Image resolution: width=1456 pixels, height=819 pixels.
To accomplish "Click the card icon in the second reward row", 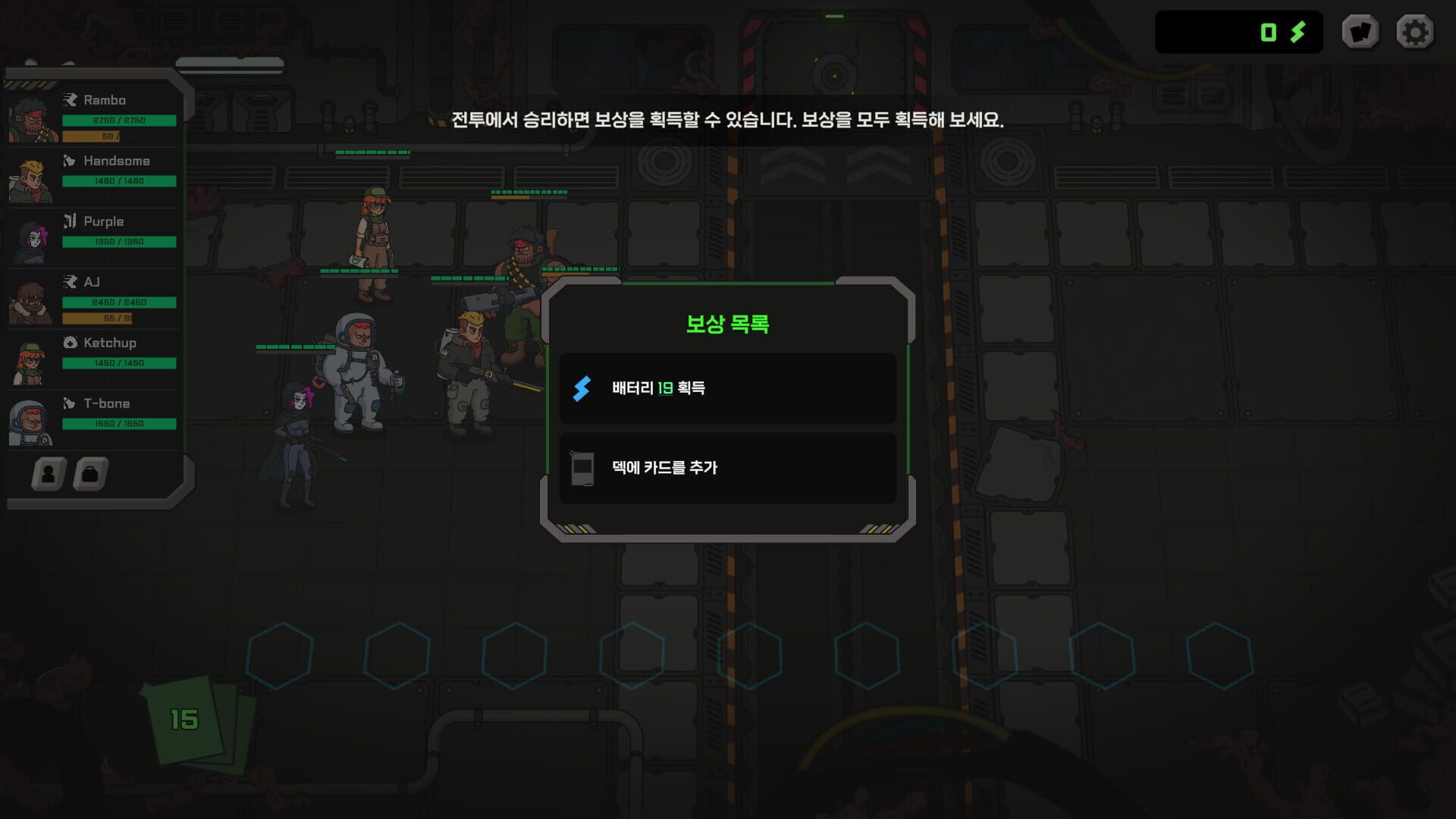I will tap(582, 468).
